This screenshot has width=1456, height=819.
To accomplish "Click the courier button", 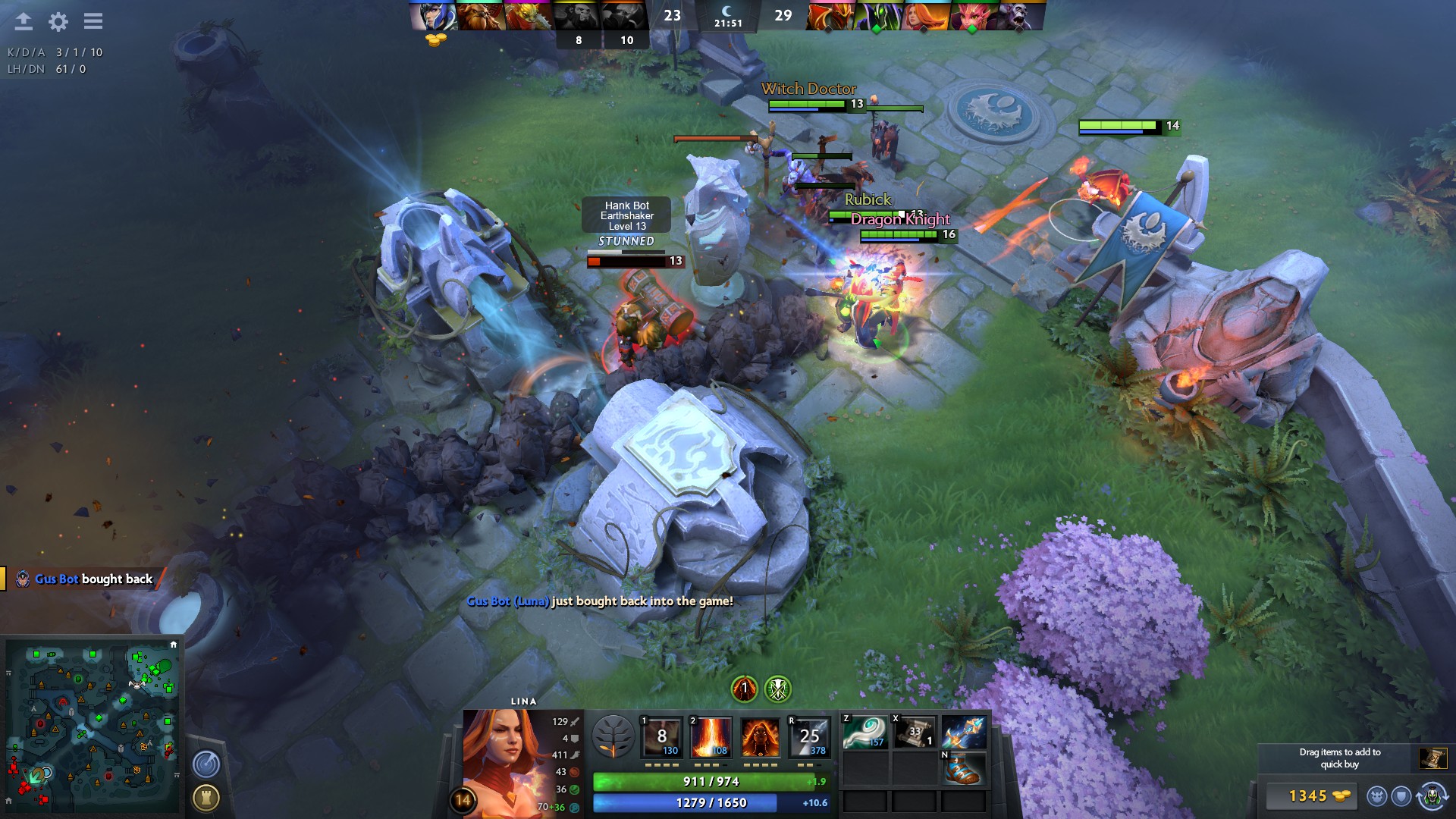I will pos(1431,795).
